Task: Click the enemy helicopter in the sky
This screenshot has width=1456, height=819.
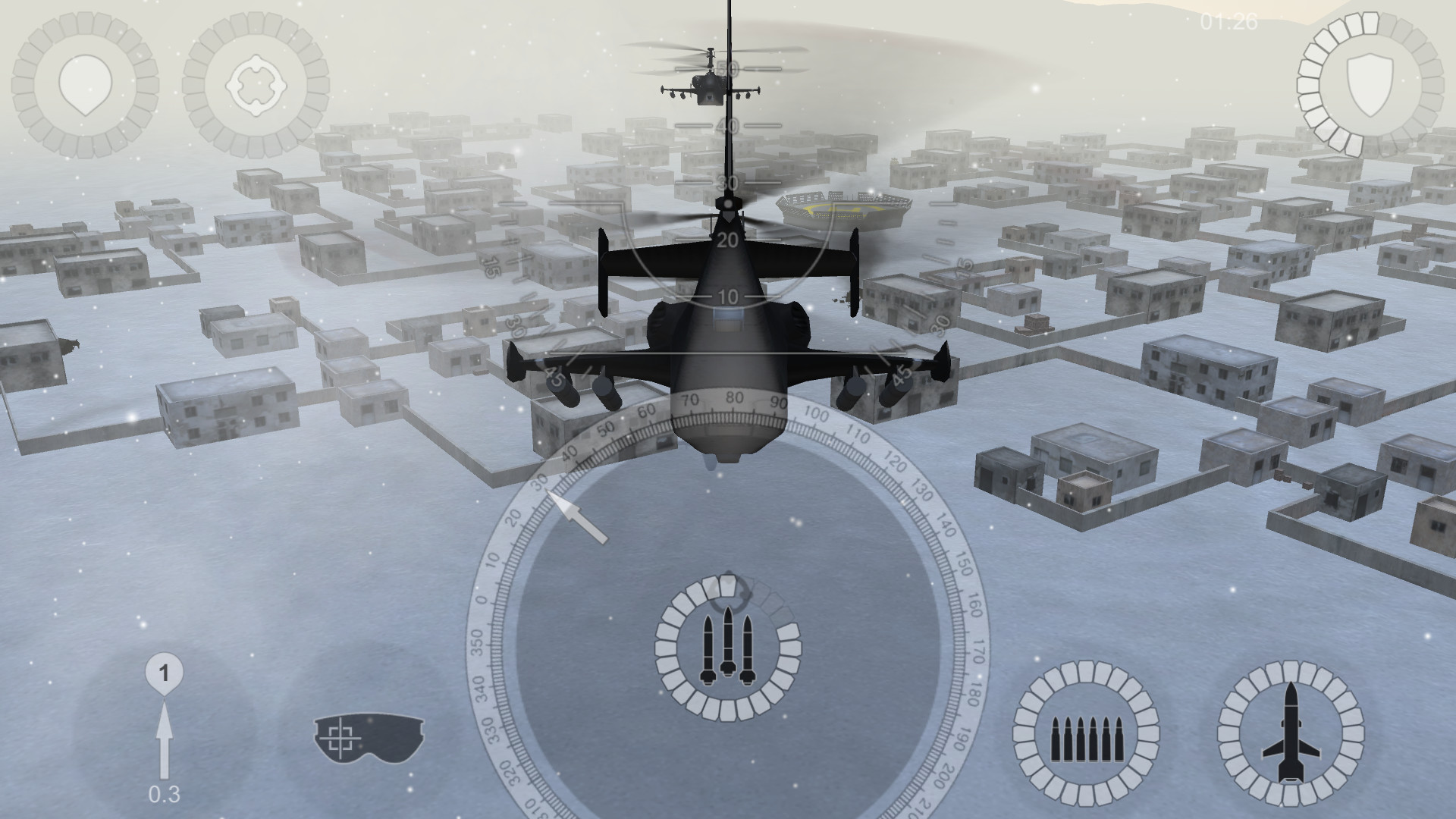Action: (709, 83)
